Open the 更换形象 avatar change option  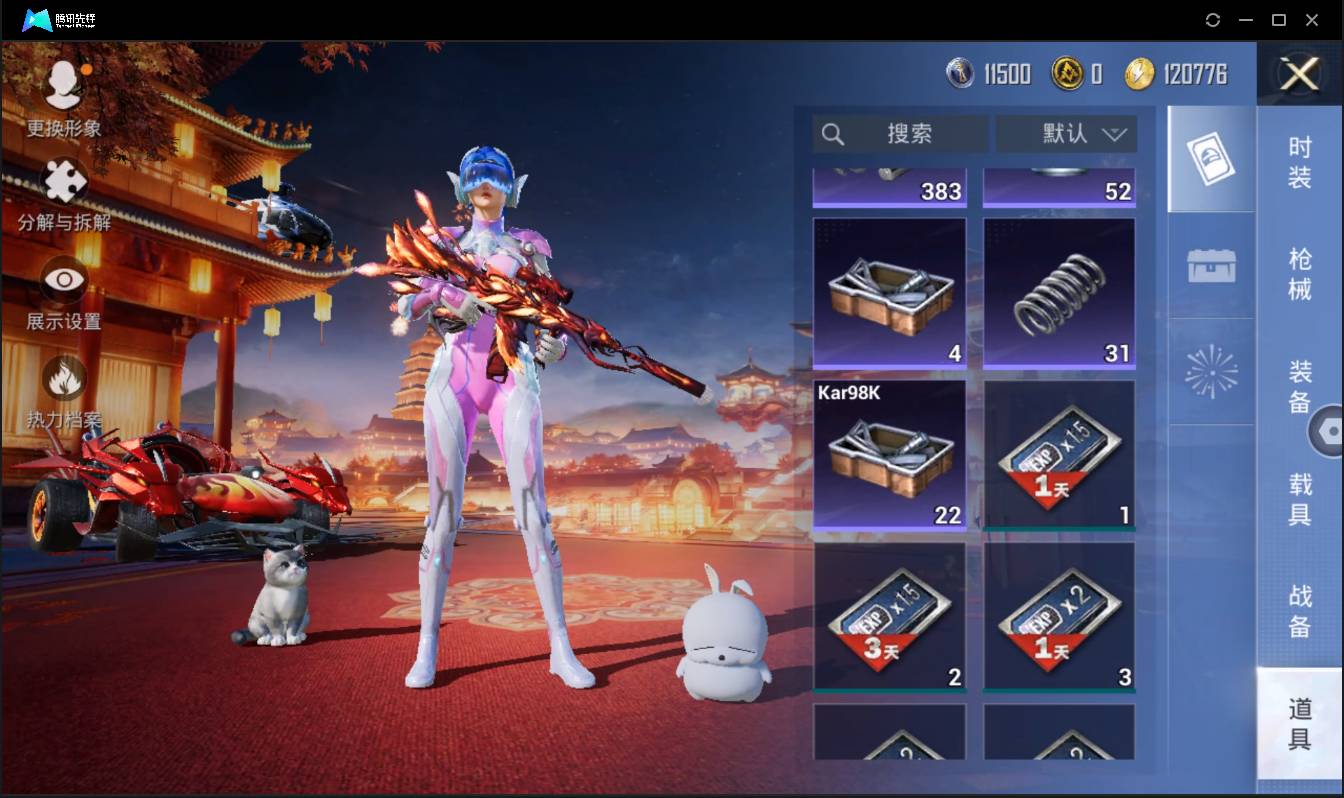click(64, 97)
